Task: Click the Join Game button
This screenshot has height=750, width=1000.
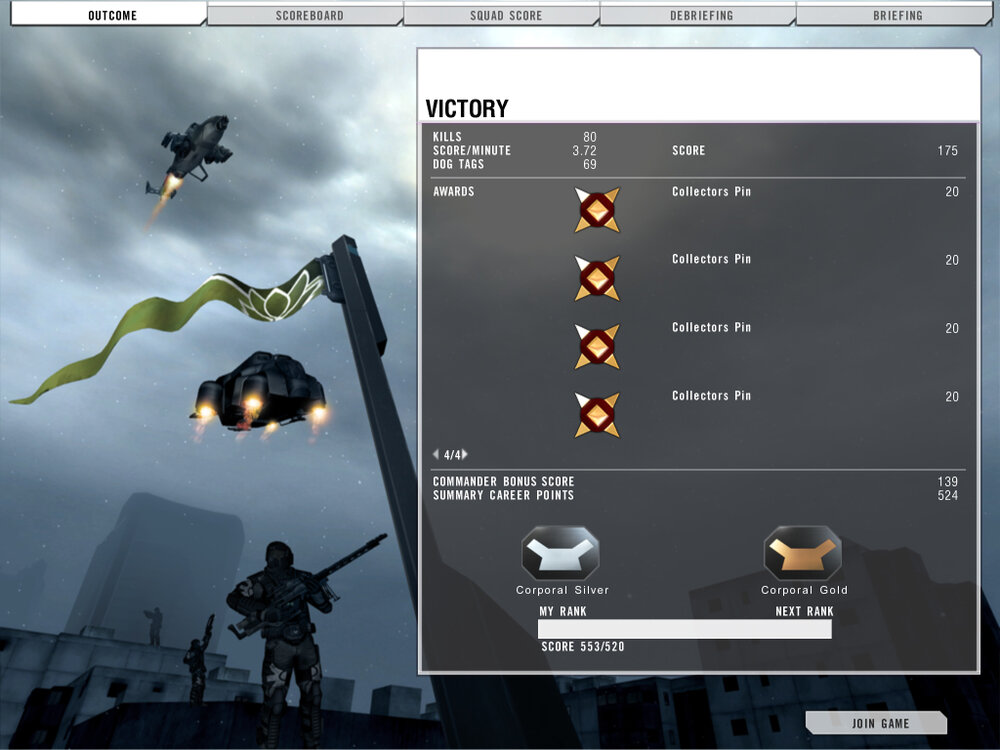Action: point(880,722)
